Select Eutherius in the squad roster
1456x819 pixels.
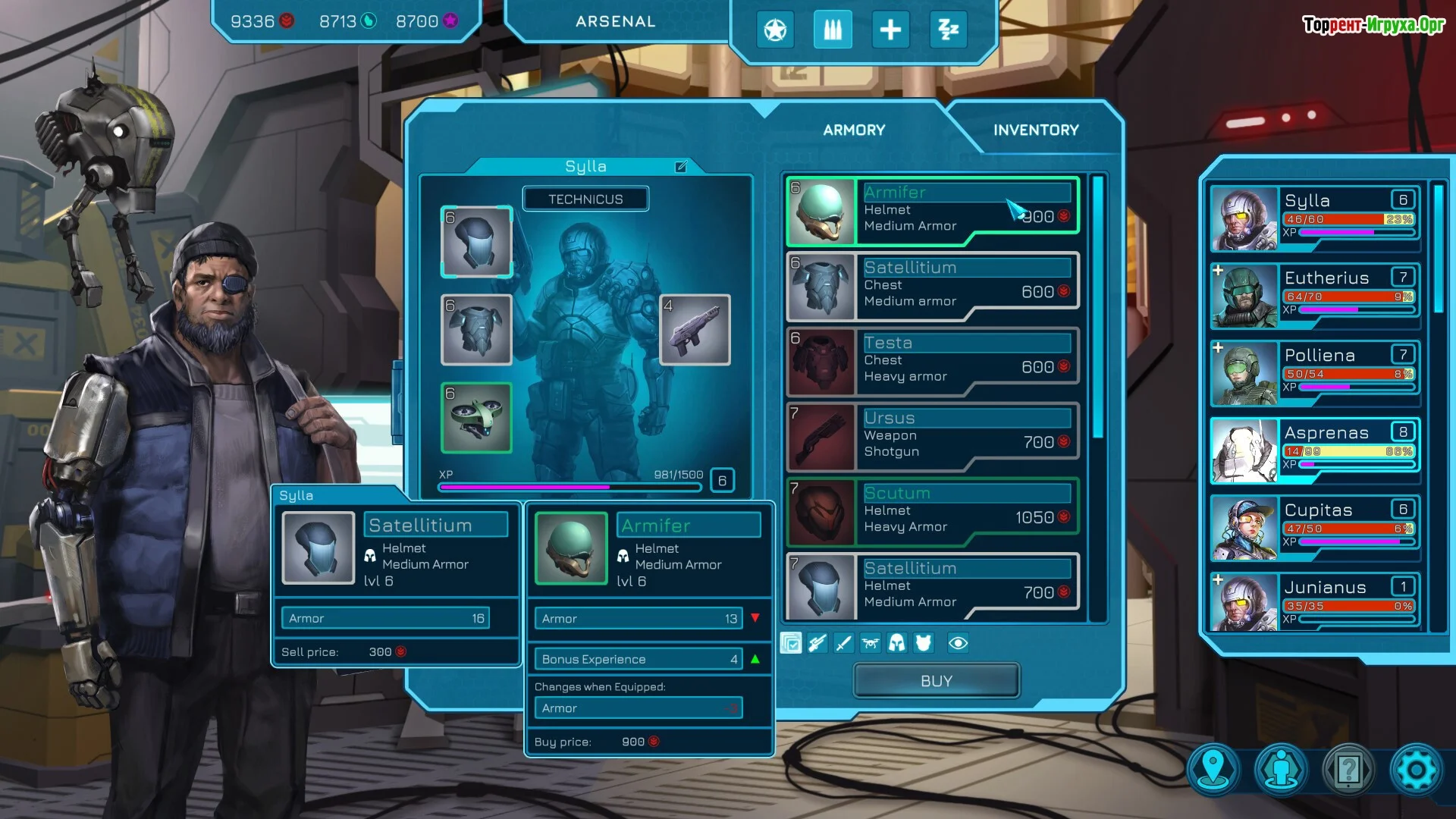click(x=1315, y=296)
